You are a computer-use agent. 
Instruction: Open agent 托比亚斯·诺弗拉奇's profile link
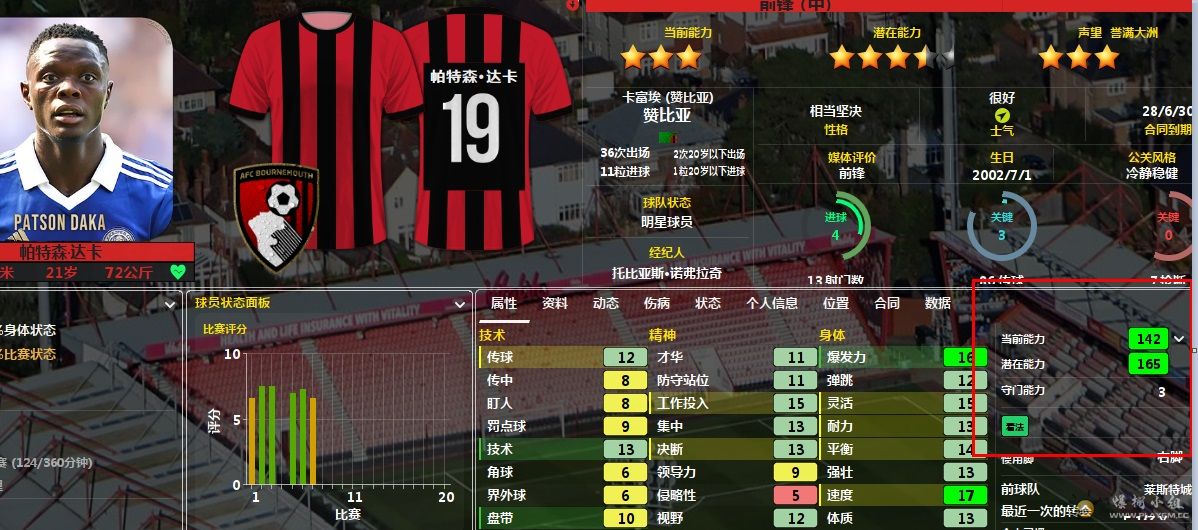(667, 273)
